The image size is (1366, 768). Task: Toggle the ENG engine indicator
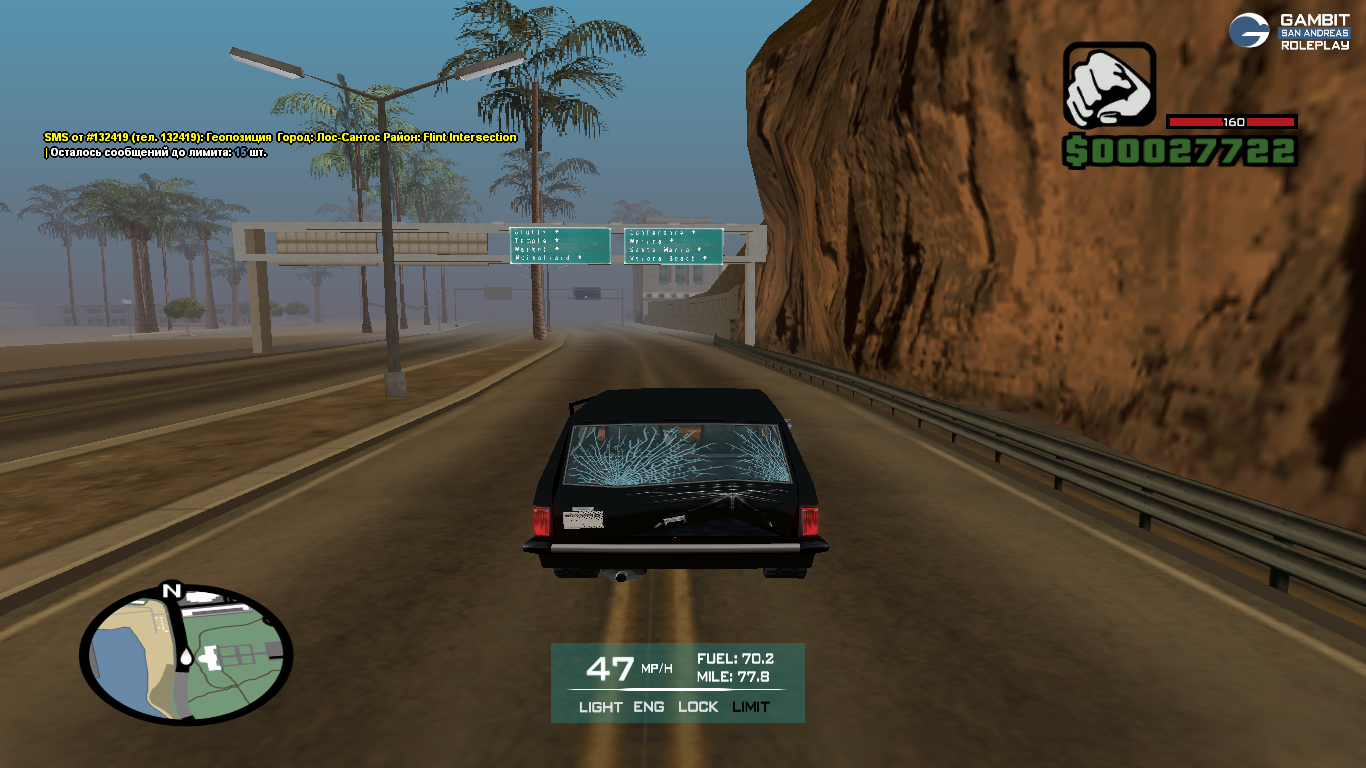[648, 707]
